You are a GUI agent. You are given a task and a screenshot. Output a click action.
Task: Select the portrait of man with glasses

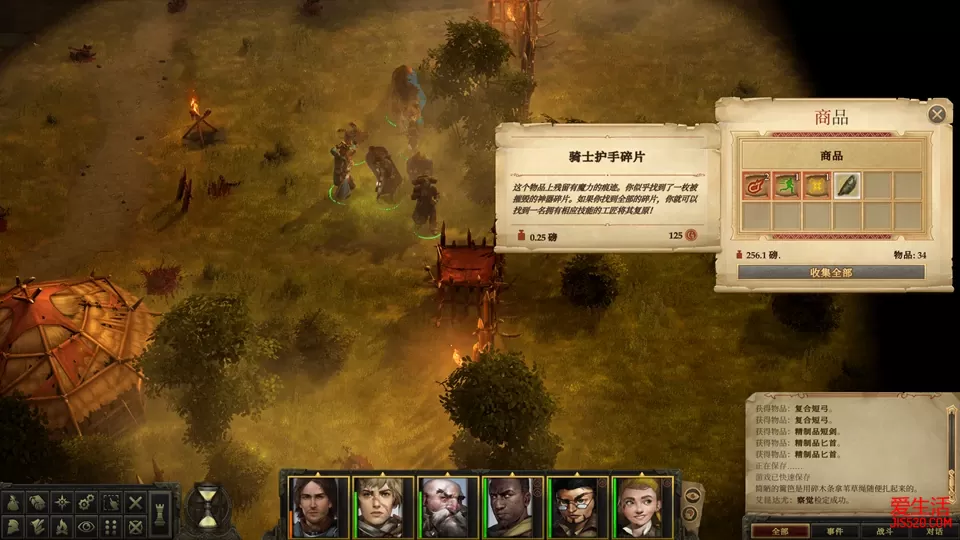(x=578, y=505)
